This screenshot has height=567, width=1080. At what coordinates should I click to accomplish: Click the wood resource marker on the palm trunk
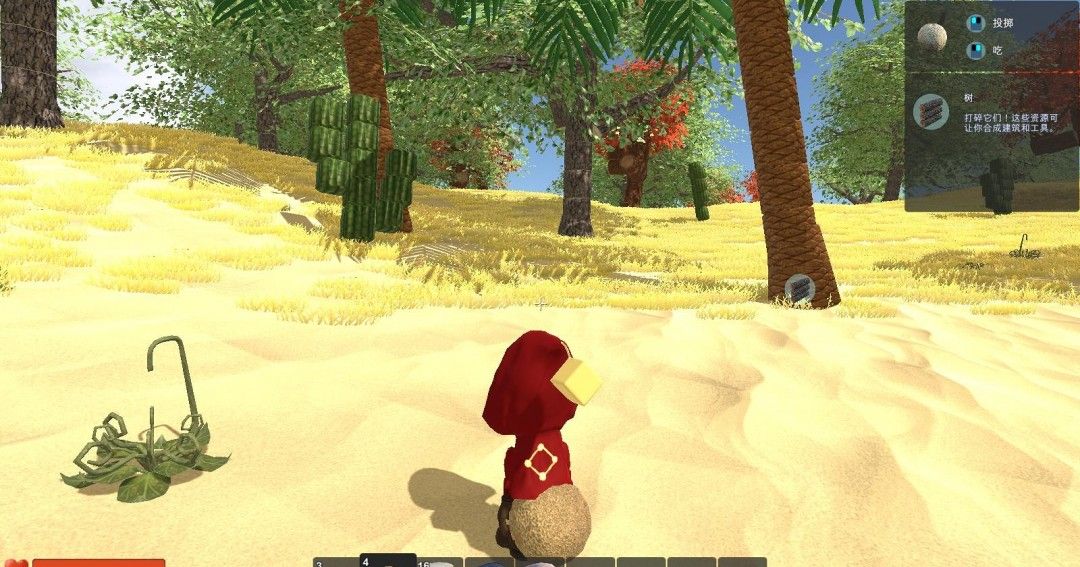click(x=799, y=290)
